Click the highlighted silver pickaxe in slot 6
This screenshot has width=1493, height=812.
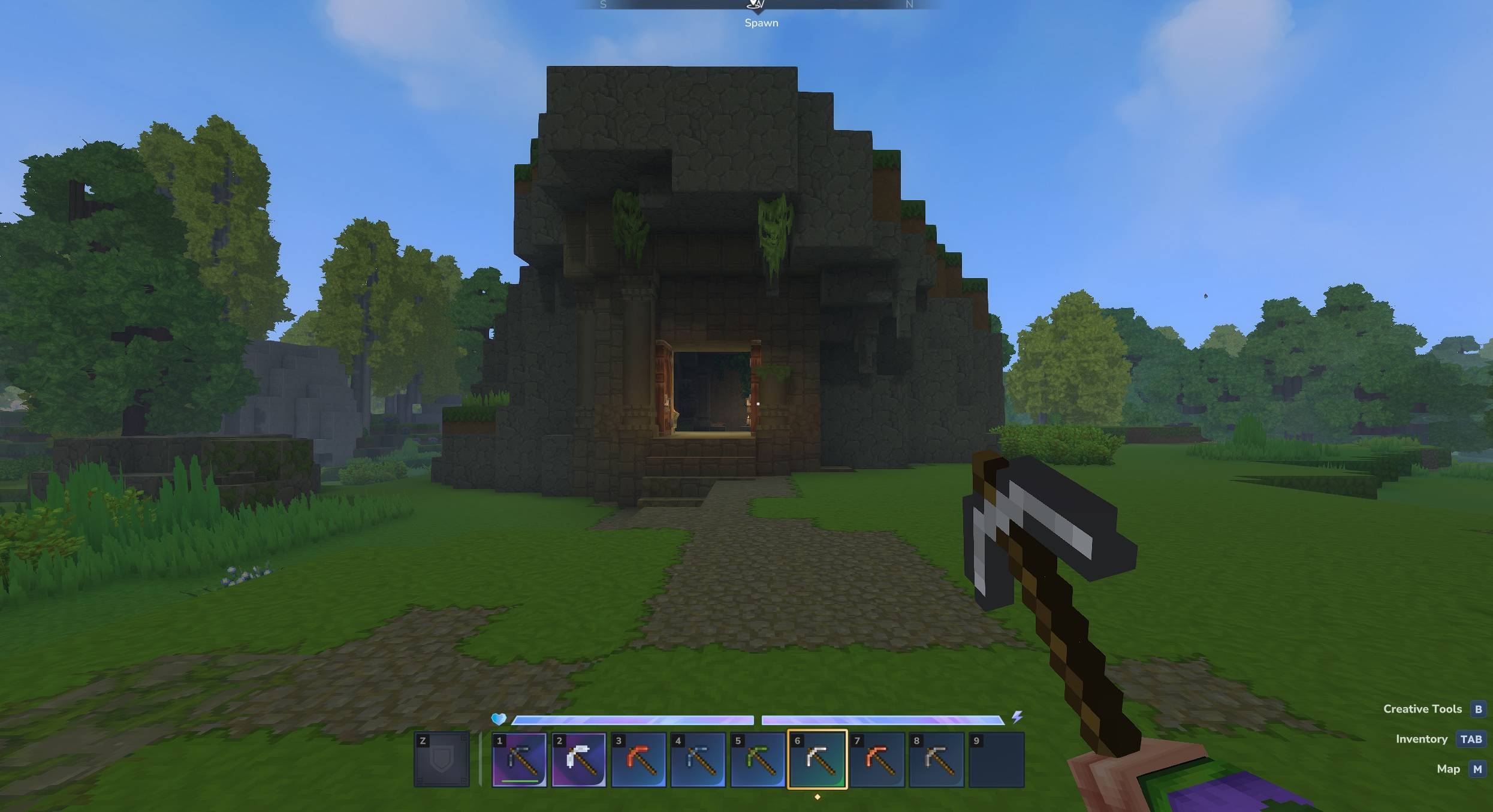click(817, 759)
